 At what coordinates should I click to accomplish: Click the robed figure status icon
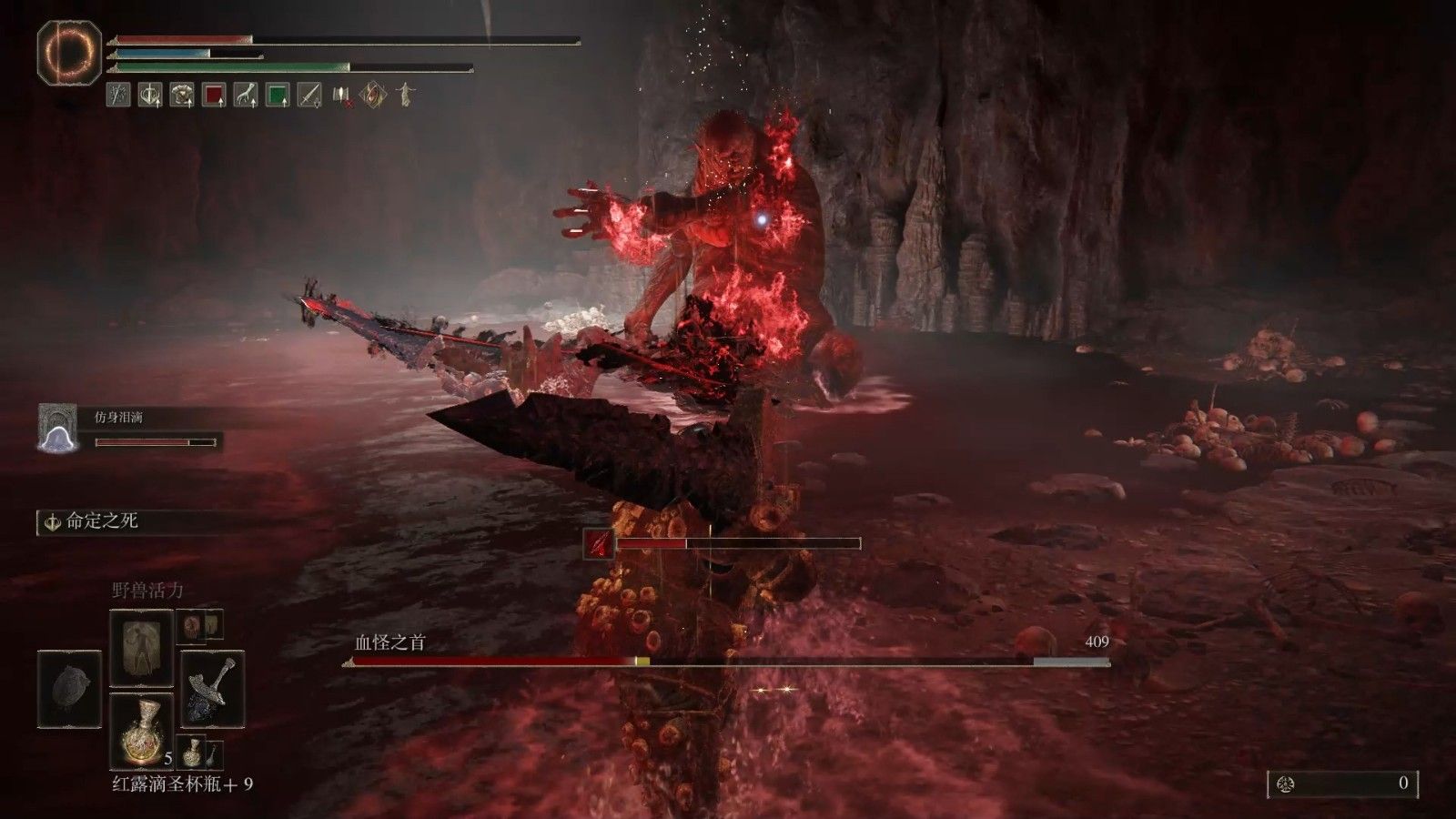tap(405, 95)
